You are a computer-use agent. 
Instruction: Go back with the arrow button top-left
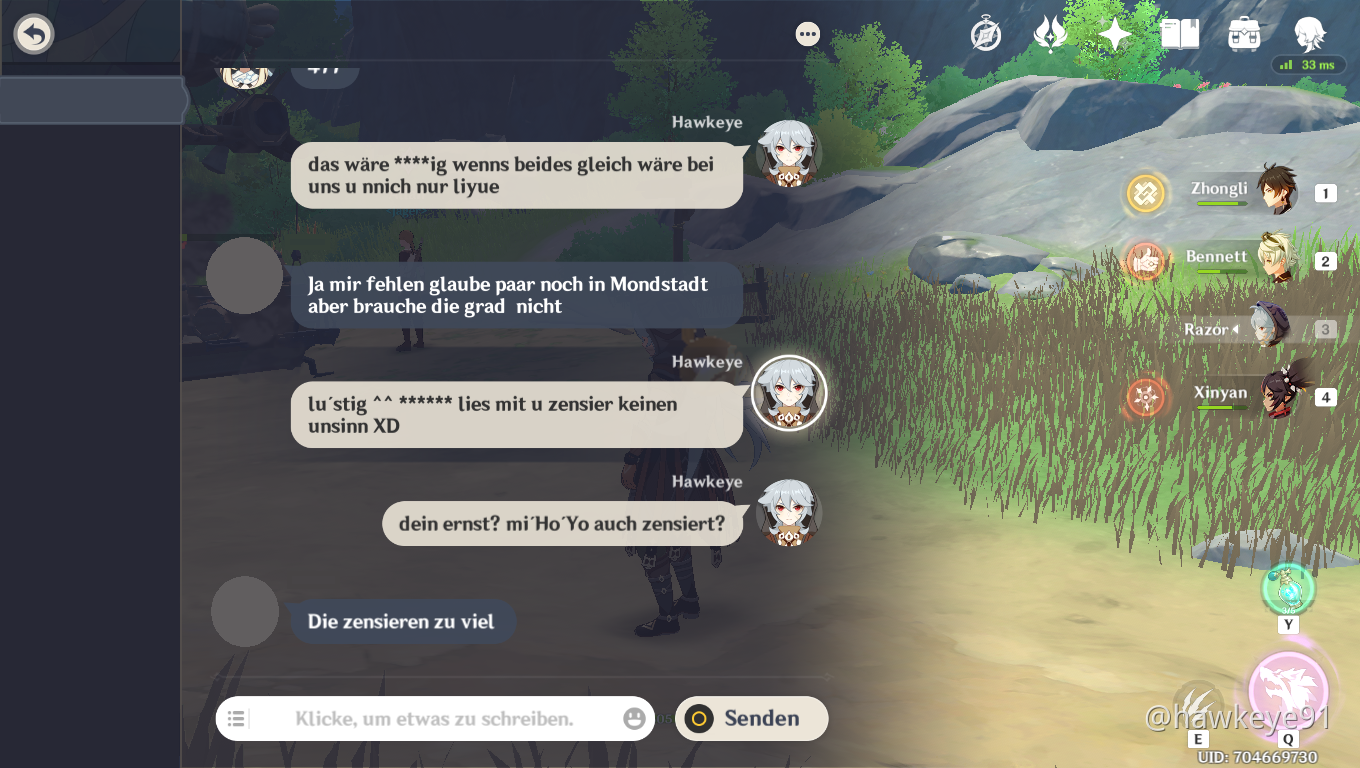point(33,33)
